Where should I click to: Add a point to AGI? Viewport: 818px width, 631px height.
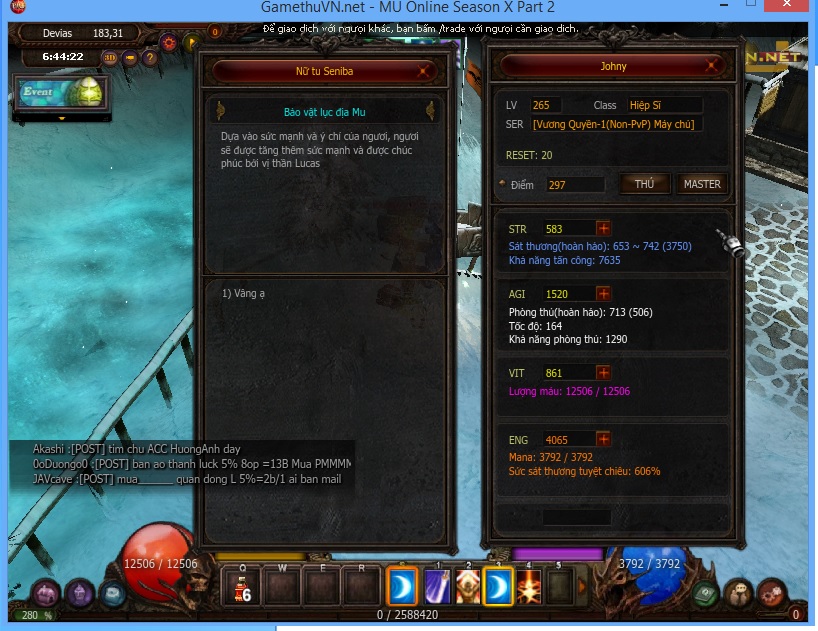(x=603, y=294)
